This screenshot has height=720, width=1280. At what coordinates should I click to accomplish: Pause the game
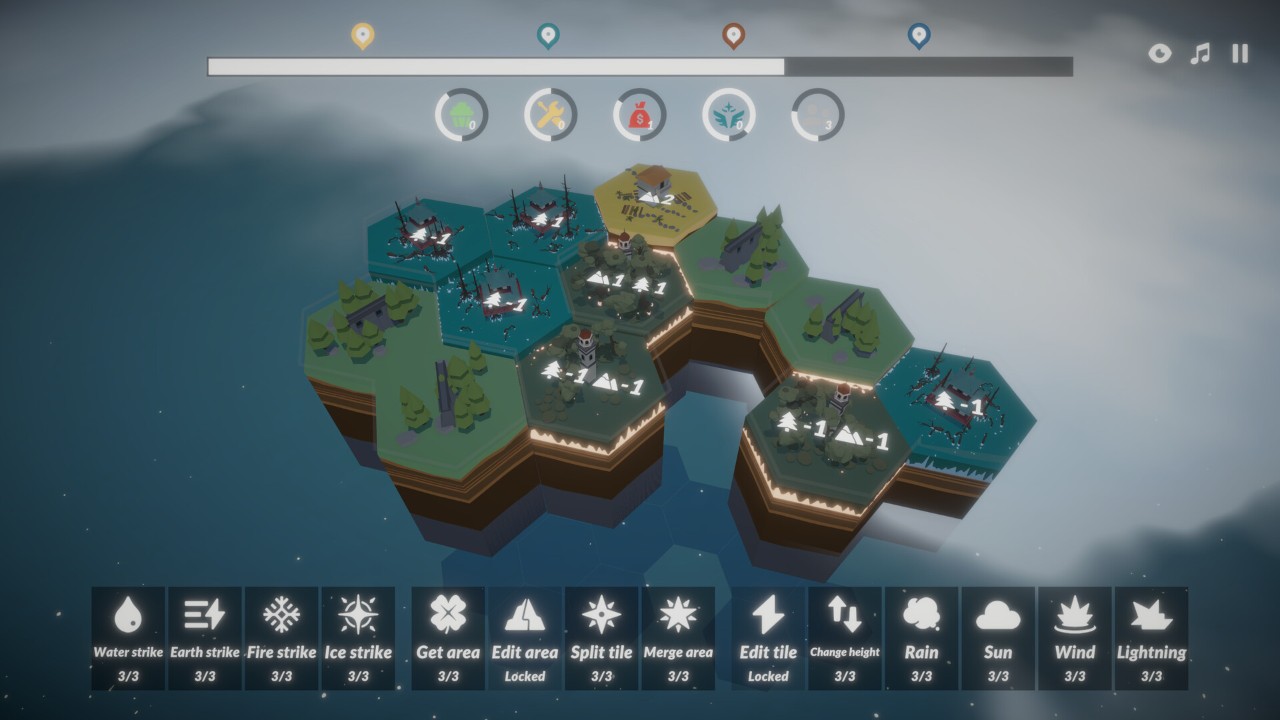(1240, 54)
